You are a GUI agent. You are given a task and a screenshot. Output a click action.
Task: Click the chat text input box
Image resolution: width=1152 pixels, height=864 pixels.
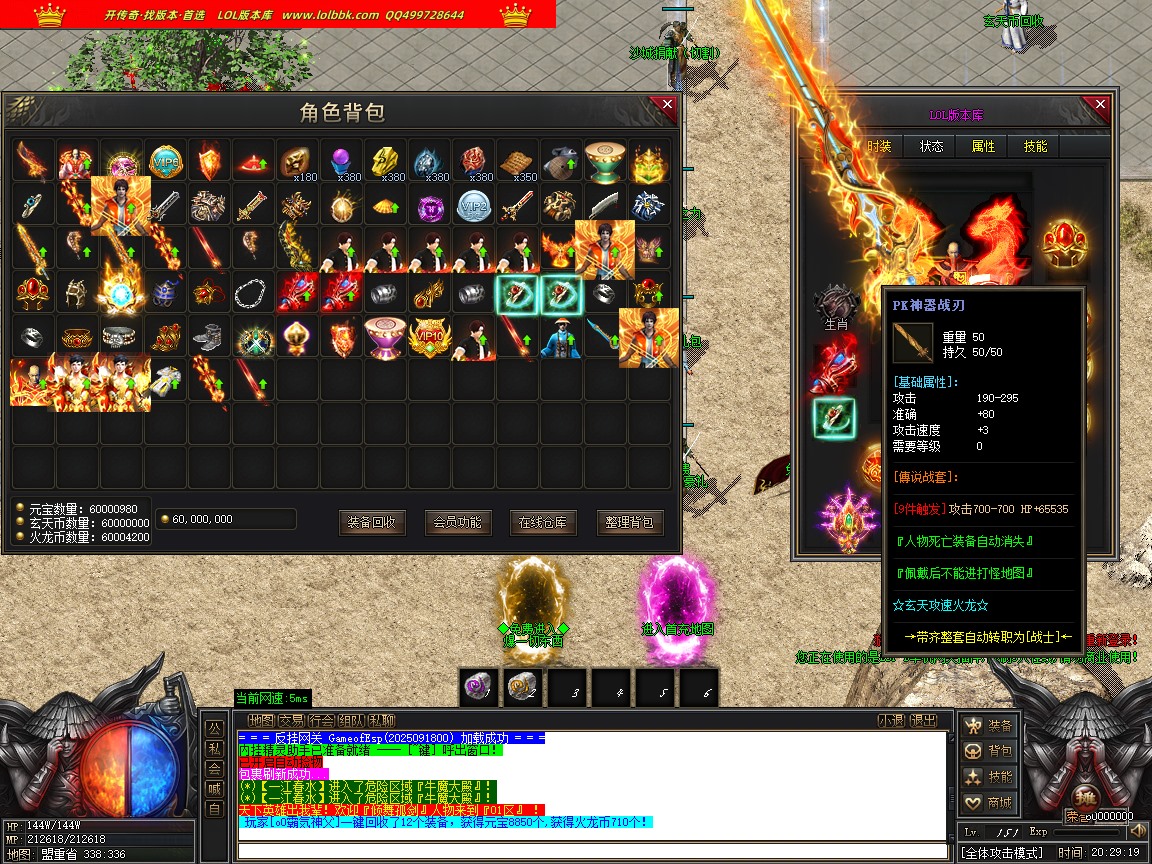click(x=592, y=851)
